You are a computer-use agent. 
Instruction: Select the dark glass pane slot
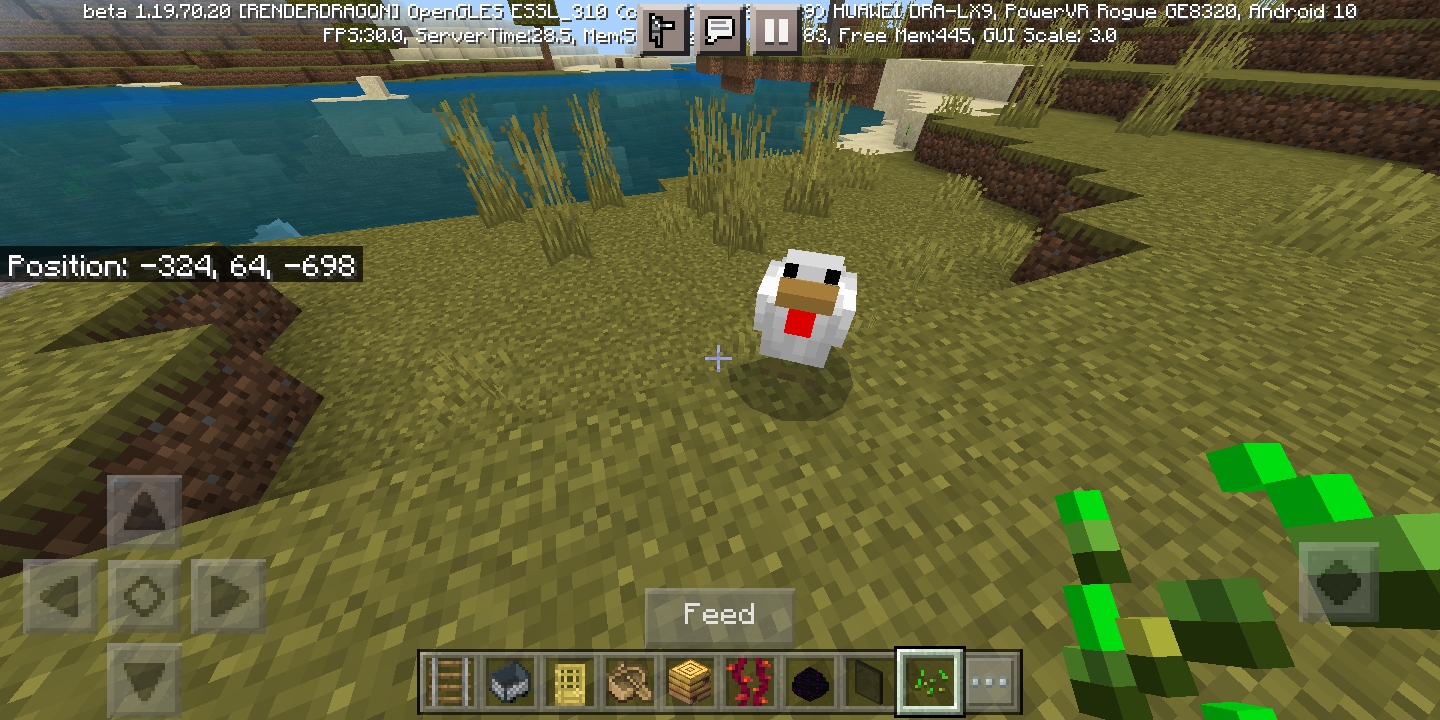(870, 682)
